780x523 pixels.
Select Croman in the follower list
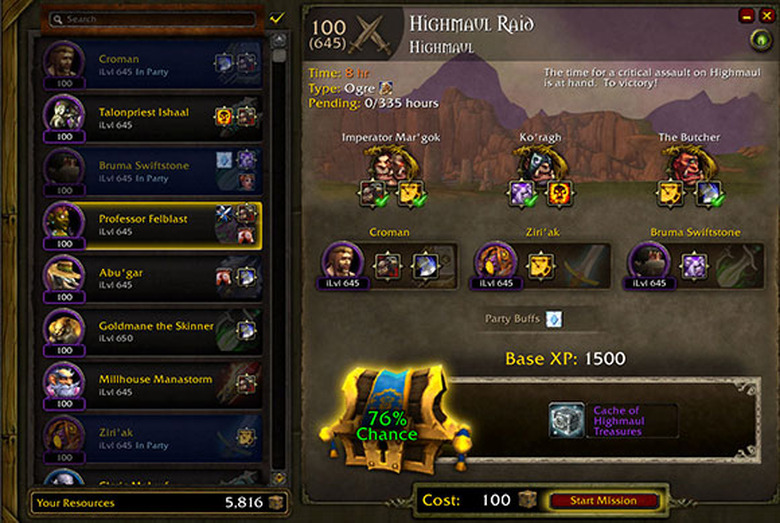[150, 66]
